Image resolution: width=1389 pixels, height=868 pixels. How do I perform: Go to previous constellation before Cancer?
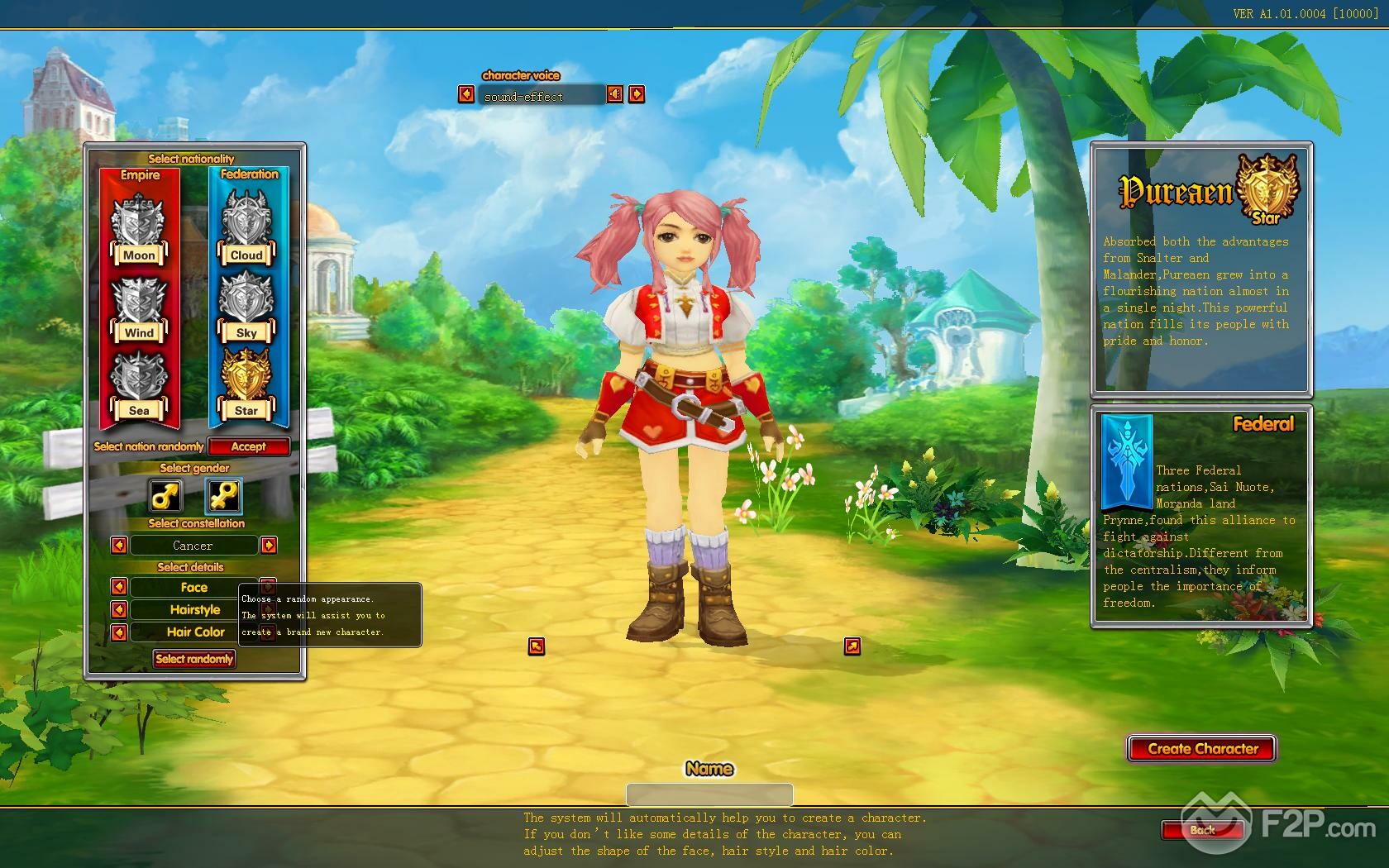(119, 546)
